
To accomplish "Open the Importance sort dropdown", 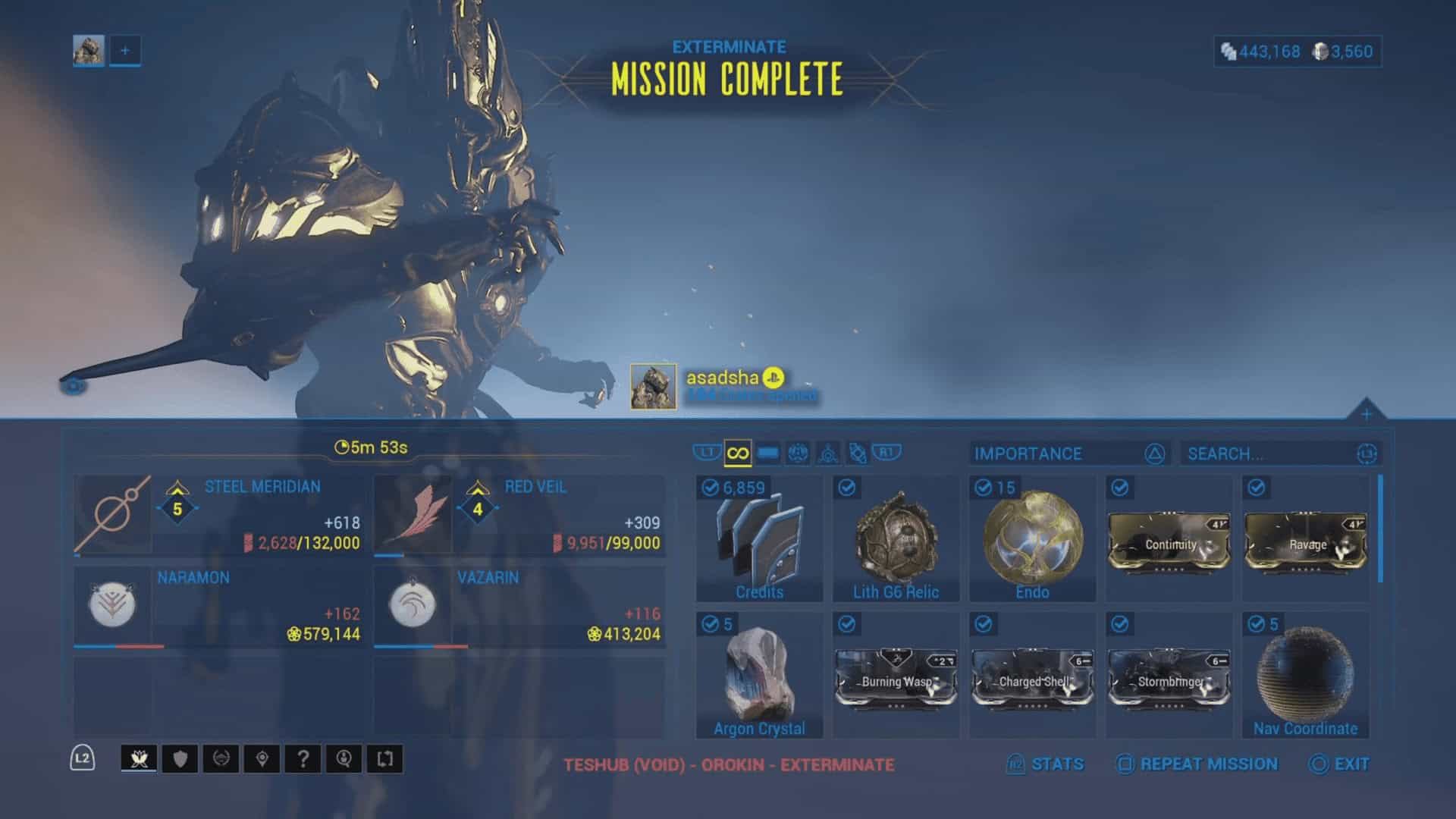I will tap(1069, 453).
